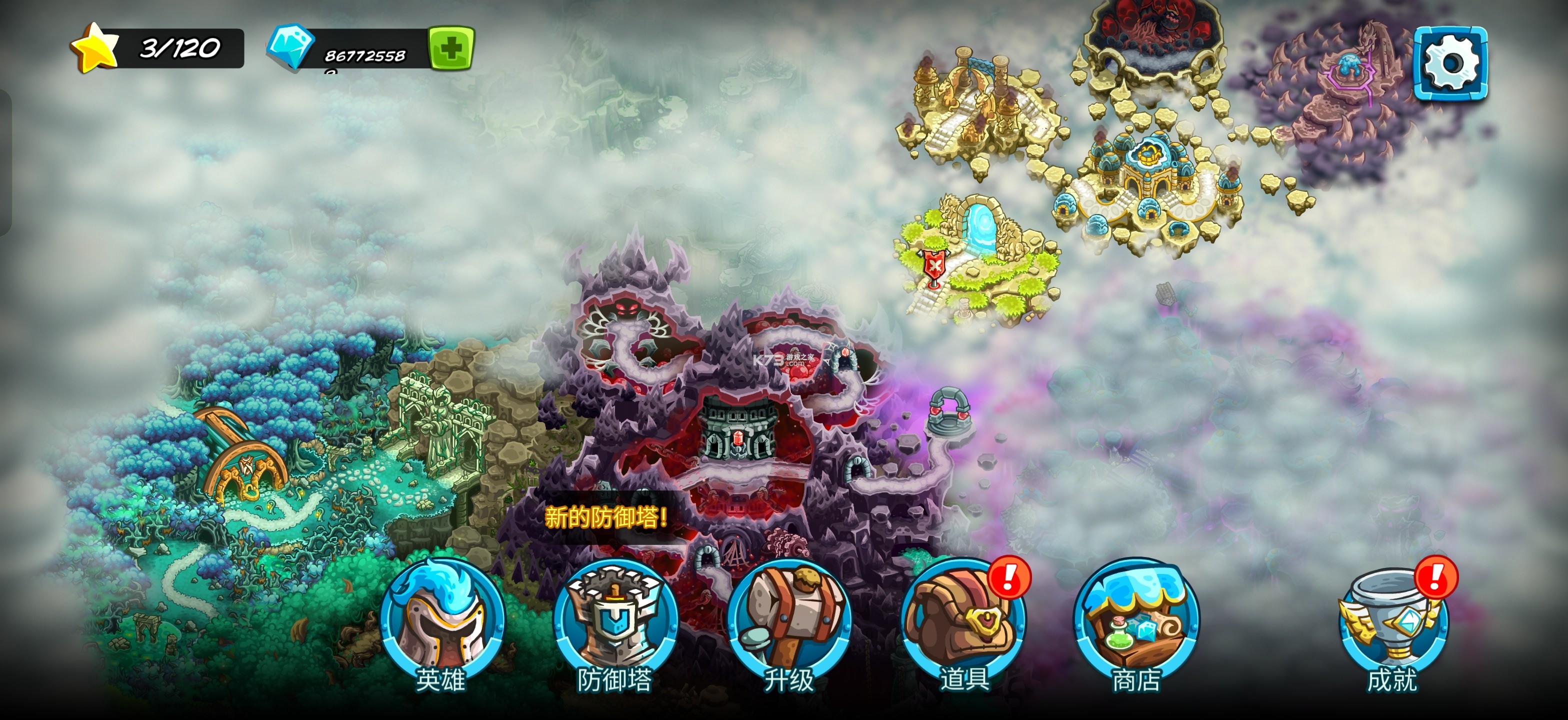
Task: Add gems with the green plus button
Action: pyautogui.click(x=451, y=48)
